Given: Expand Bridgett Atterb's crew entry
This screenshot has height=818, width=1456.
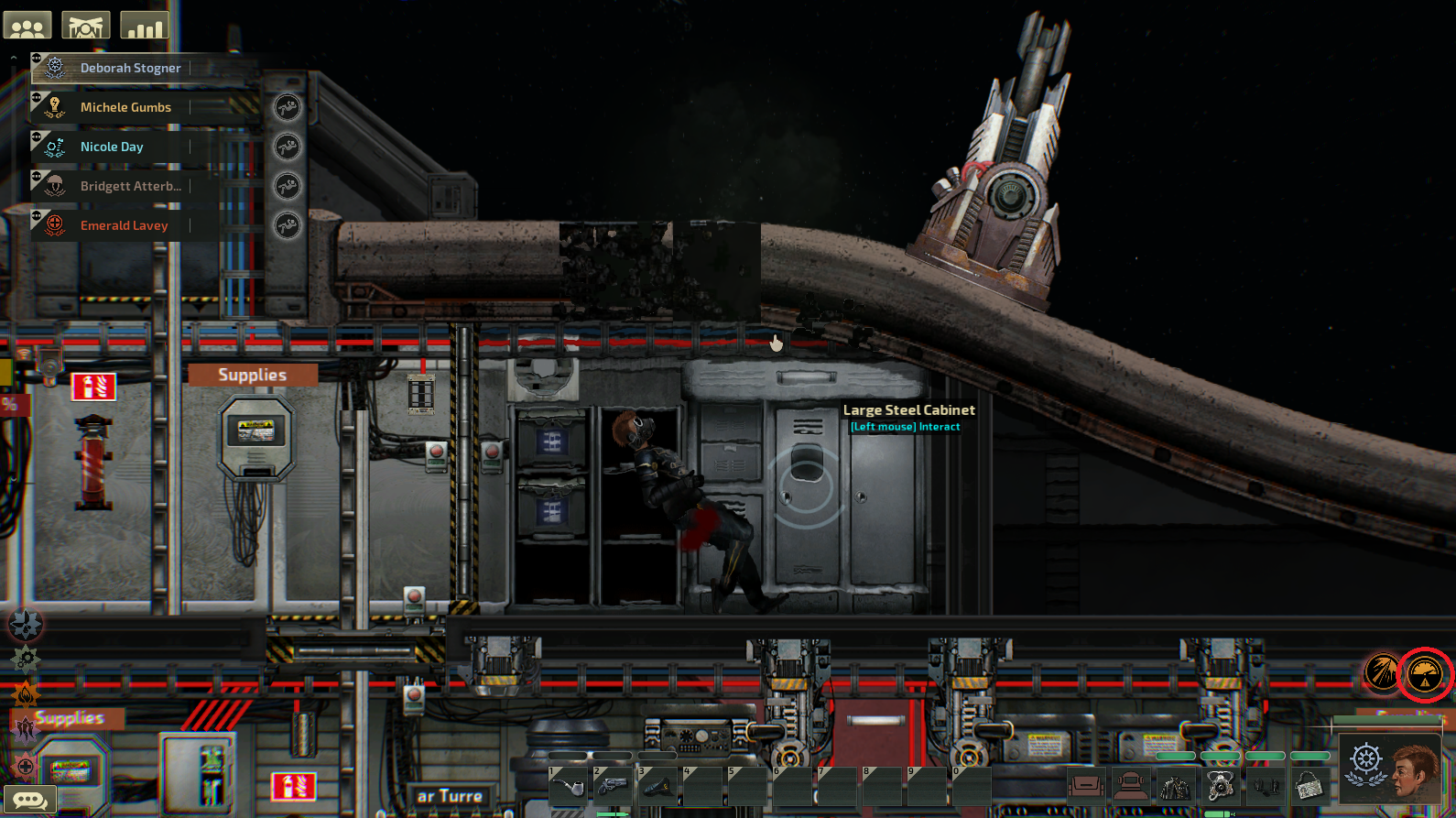Looking at the screenshot, I should click(37, 174).
